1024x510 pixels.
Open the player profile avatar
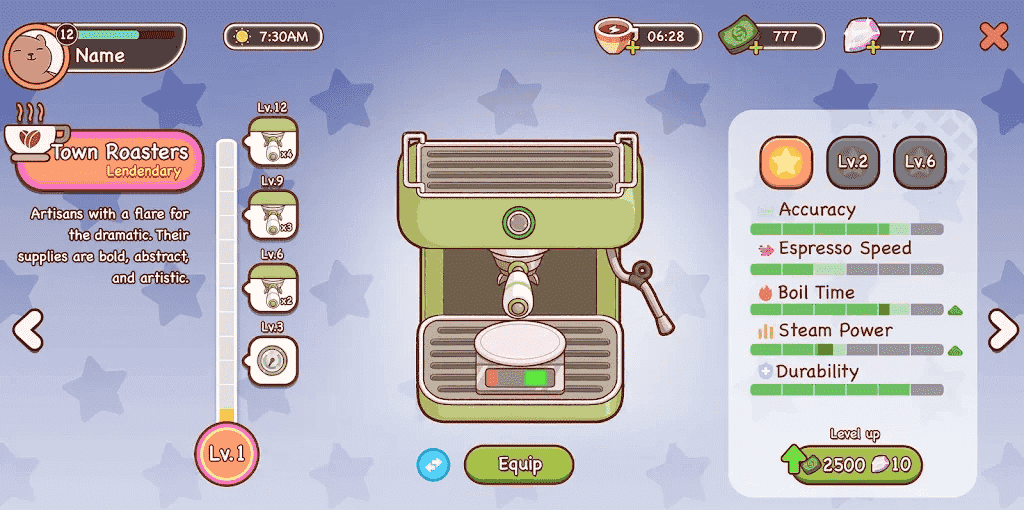36,54
